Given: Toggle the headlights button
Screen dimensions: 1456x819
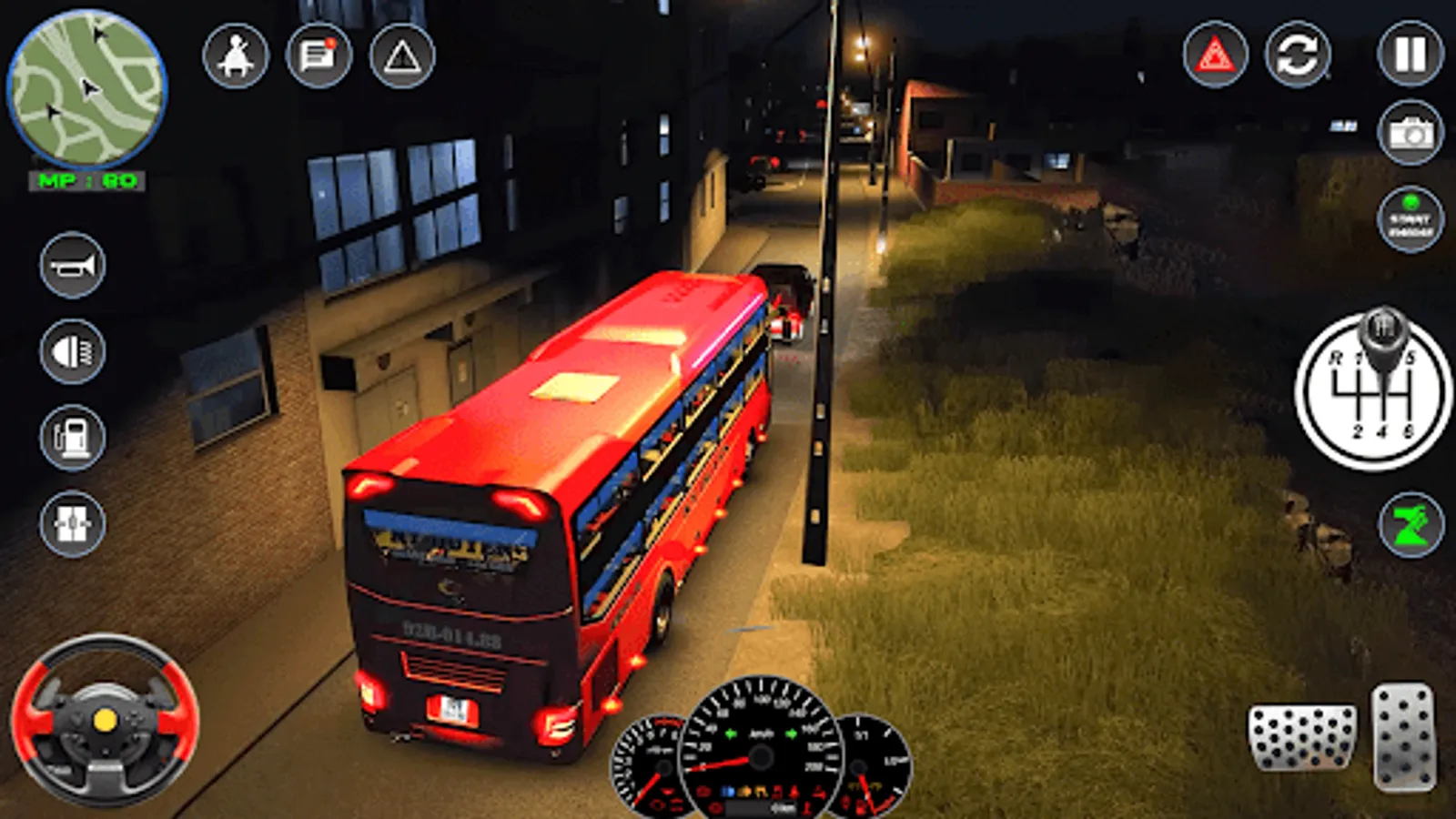Looking at the screenshot, I should [73, 351].
